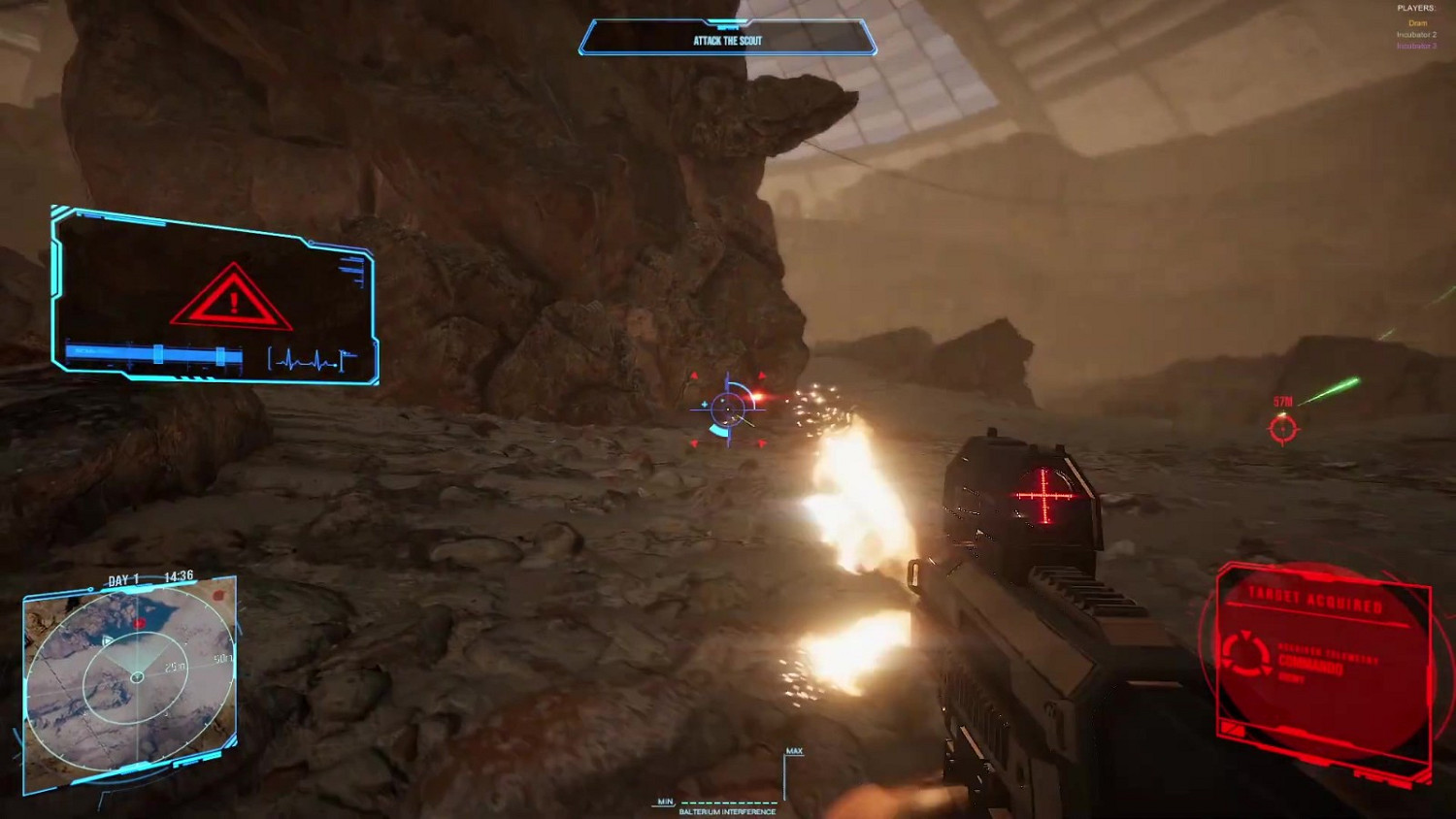Select the player arrow marker on minimap

(107, 641)
